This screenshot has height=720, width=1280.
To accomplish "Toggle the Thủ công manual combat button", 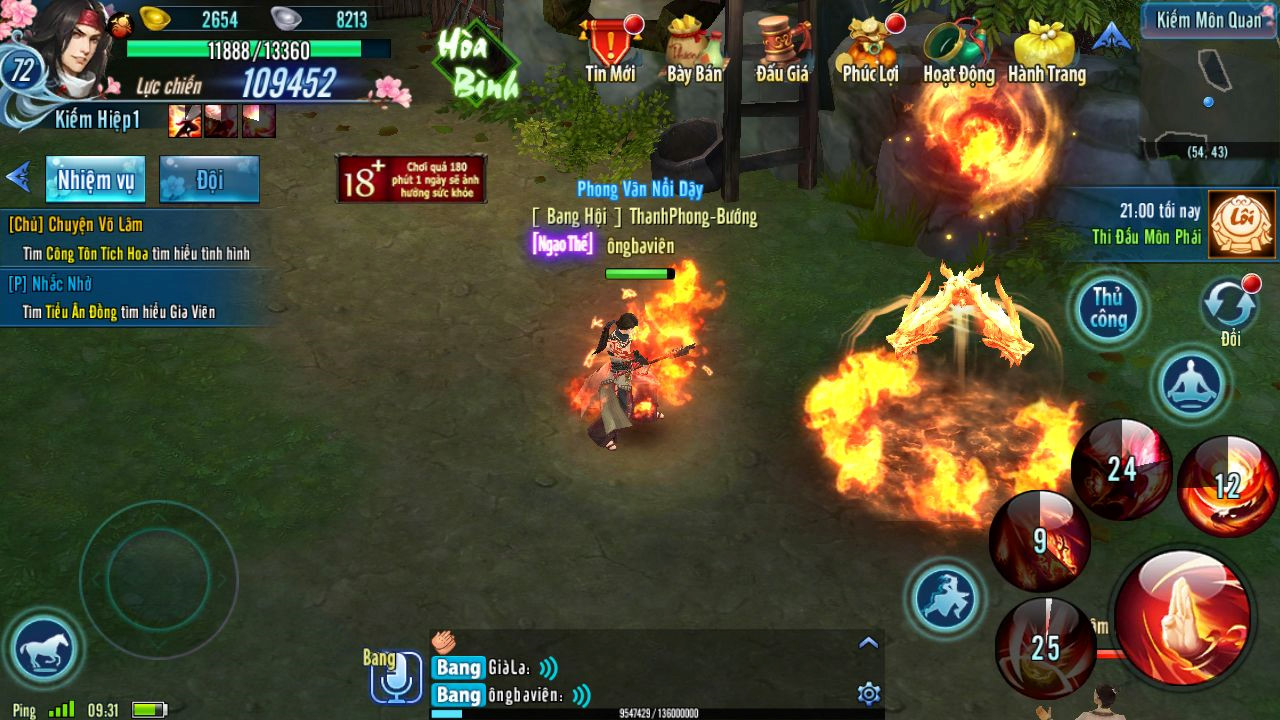I will pos(1108,308).
